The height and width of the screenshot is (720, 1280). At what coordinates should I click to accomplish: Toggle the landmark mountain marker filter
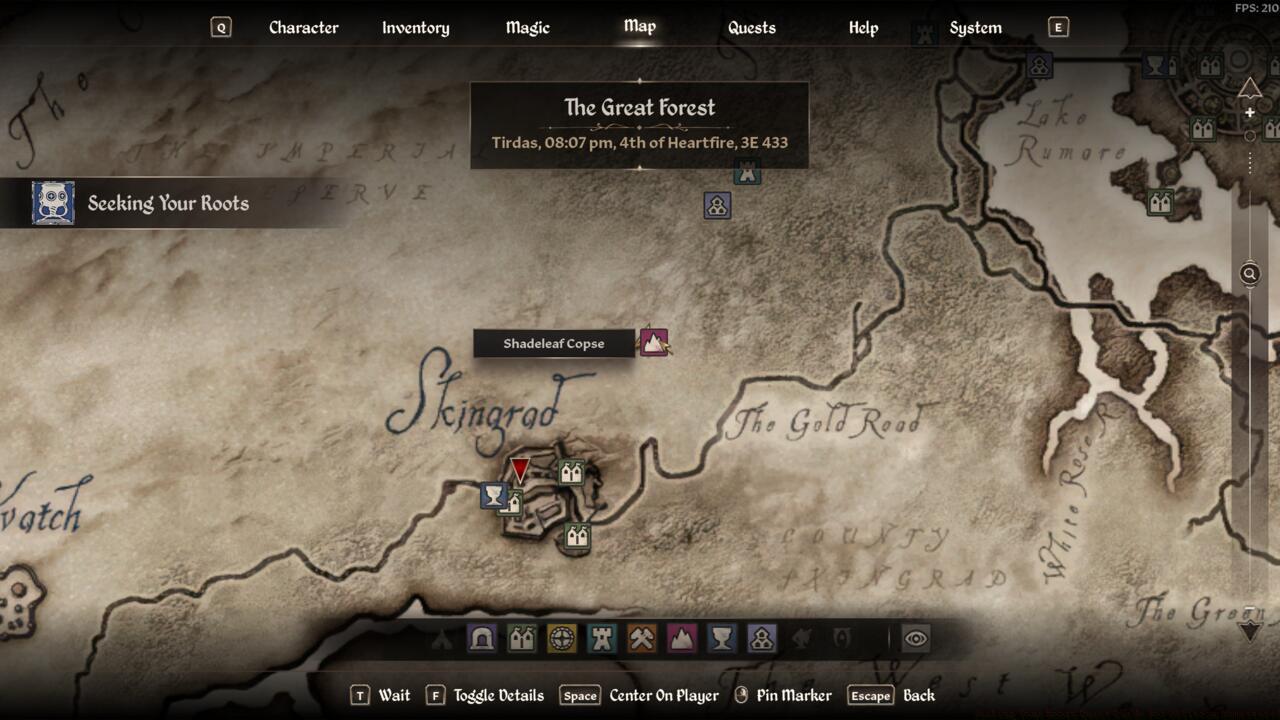click(681, 637)
